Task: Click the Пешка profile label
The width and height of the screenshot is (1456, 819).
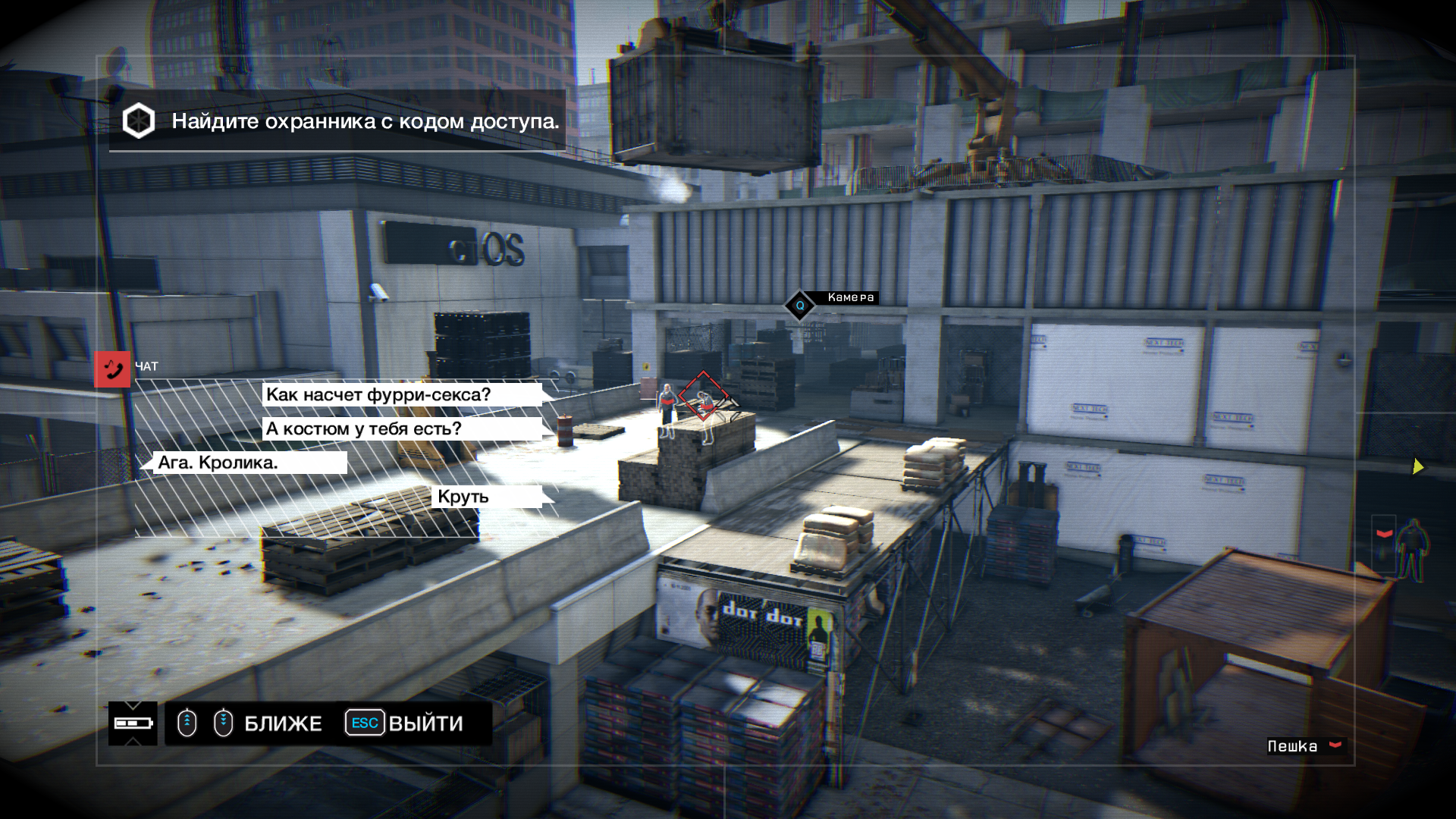Action: (1292, 746)
